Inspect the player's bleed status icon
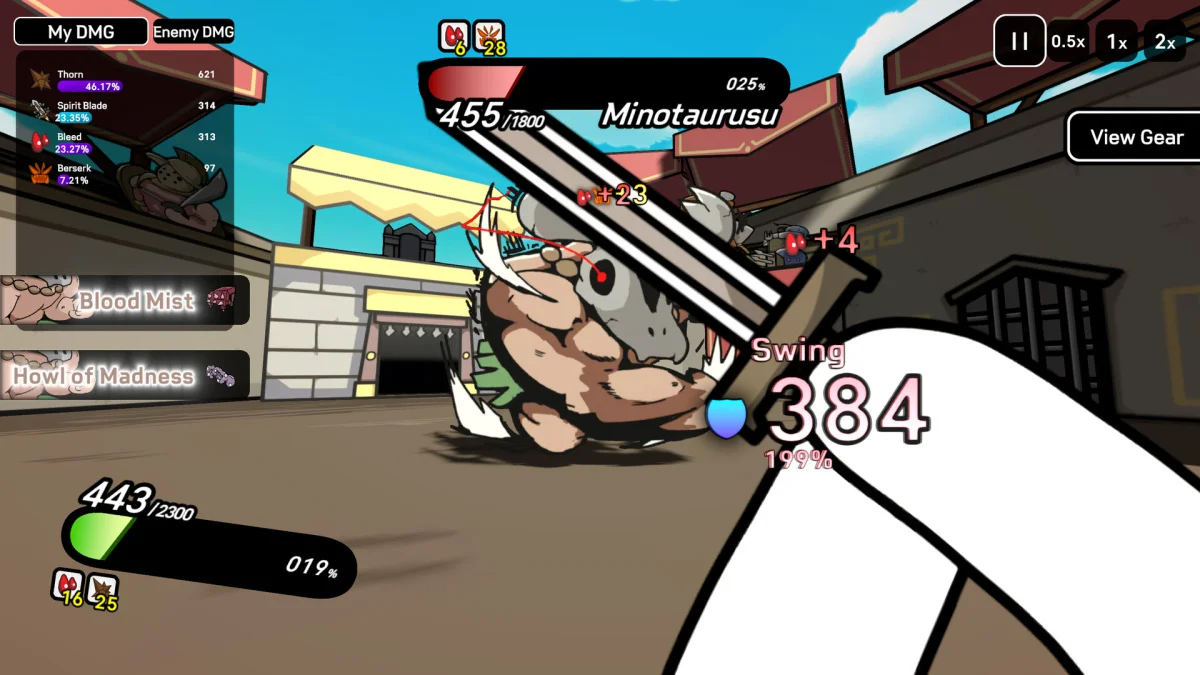Image resolution: width=1200 pixels, height=675 pixels. coord(67,587)
